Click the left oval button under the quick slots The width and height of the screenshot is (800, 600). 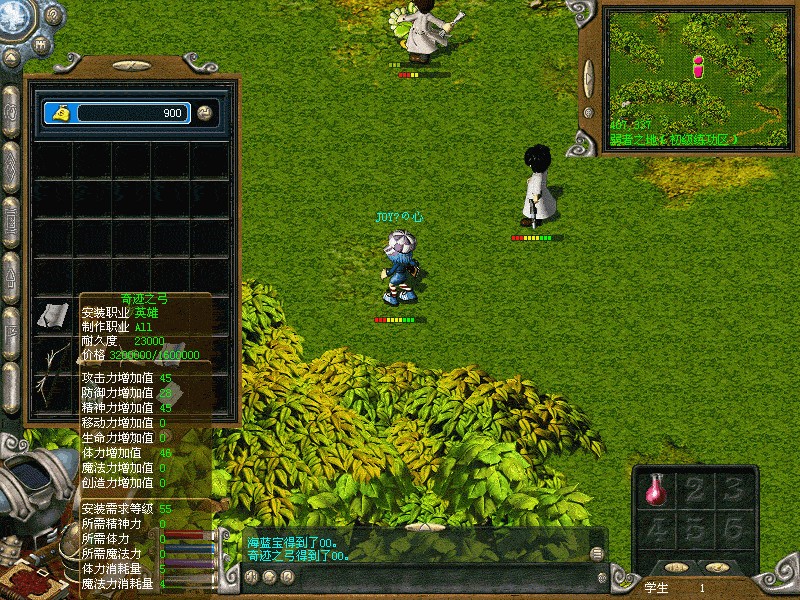coord(677,568)
